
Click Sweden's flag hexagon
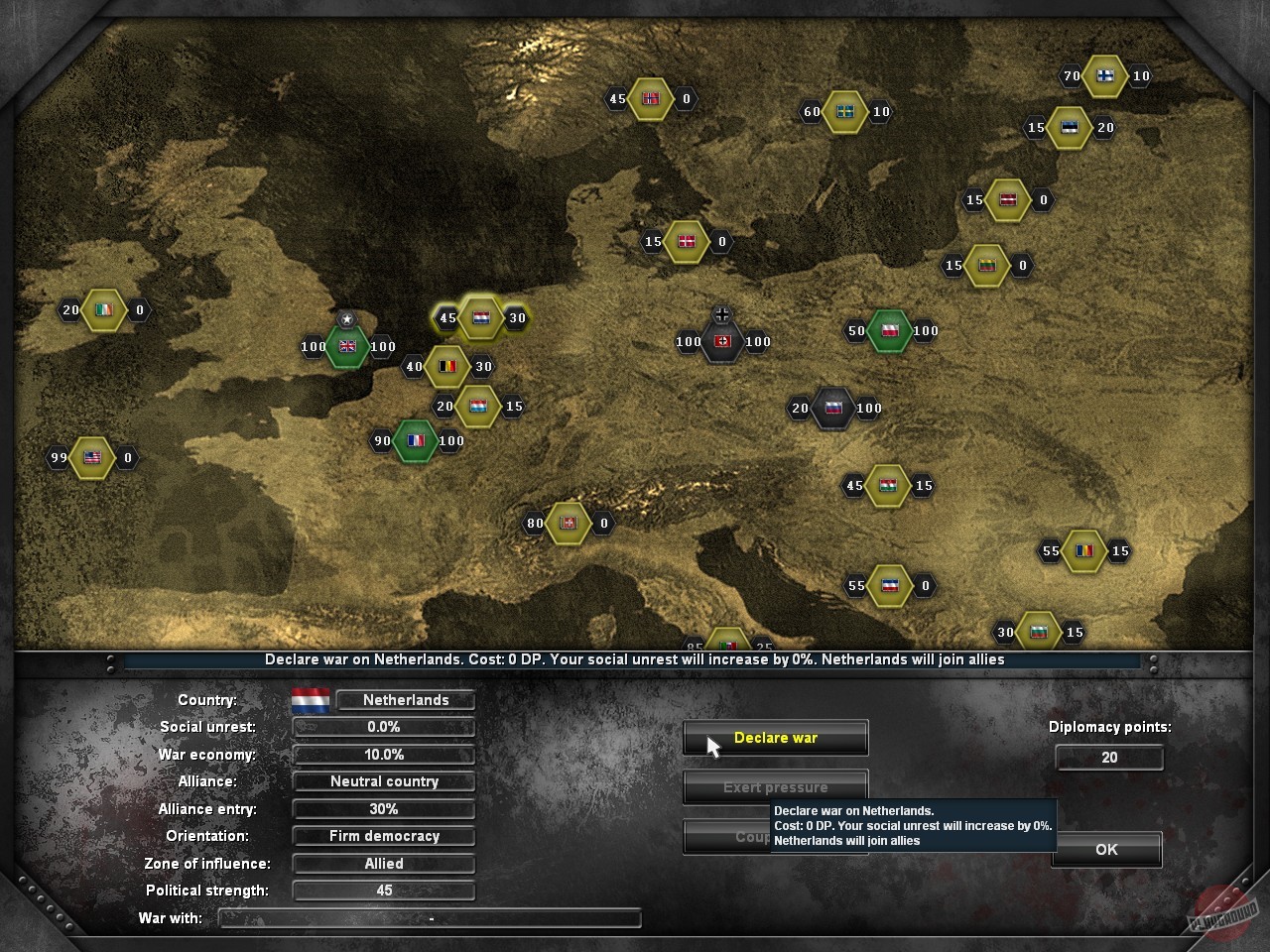click(x=844, y=111)
